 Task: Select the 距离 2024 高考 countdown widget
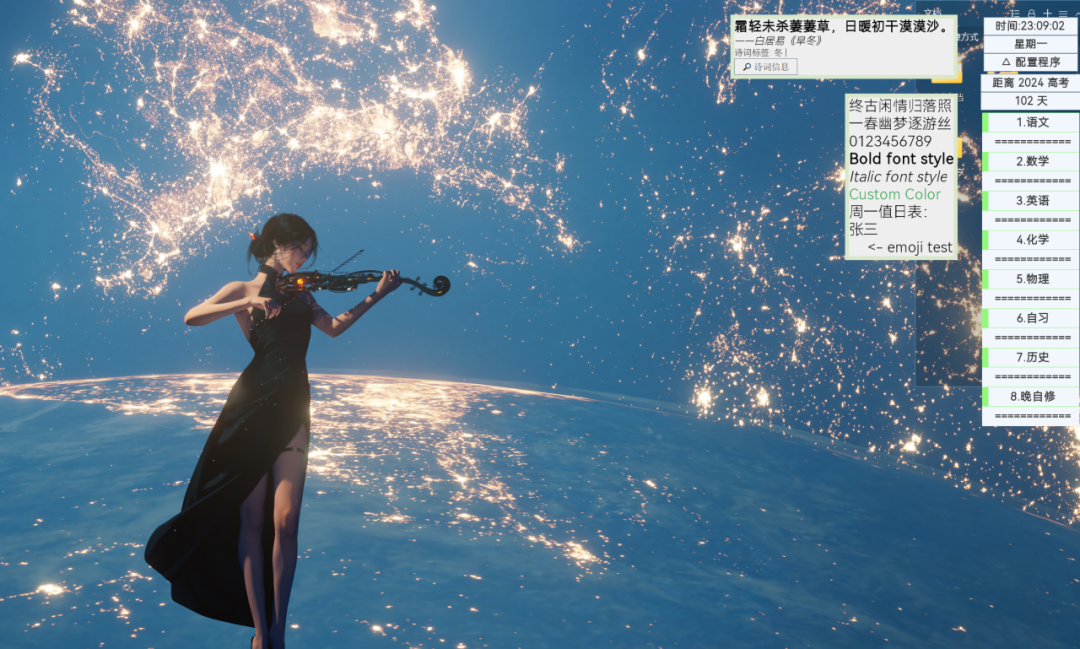coord(1030,83)
